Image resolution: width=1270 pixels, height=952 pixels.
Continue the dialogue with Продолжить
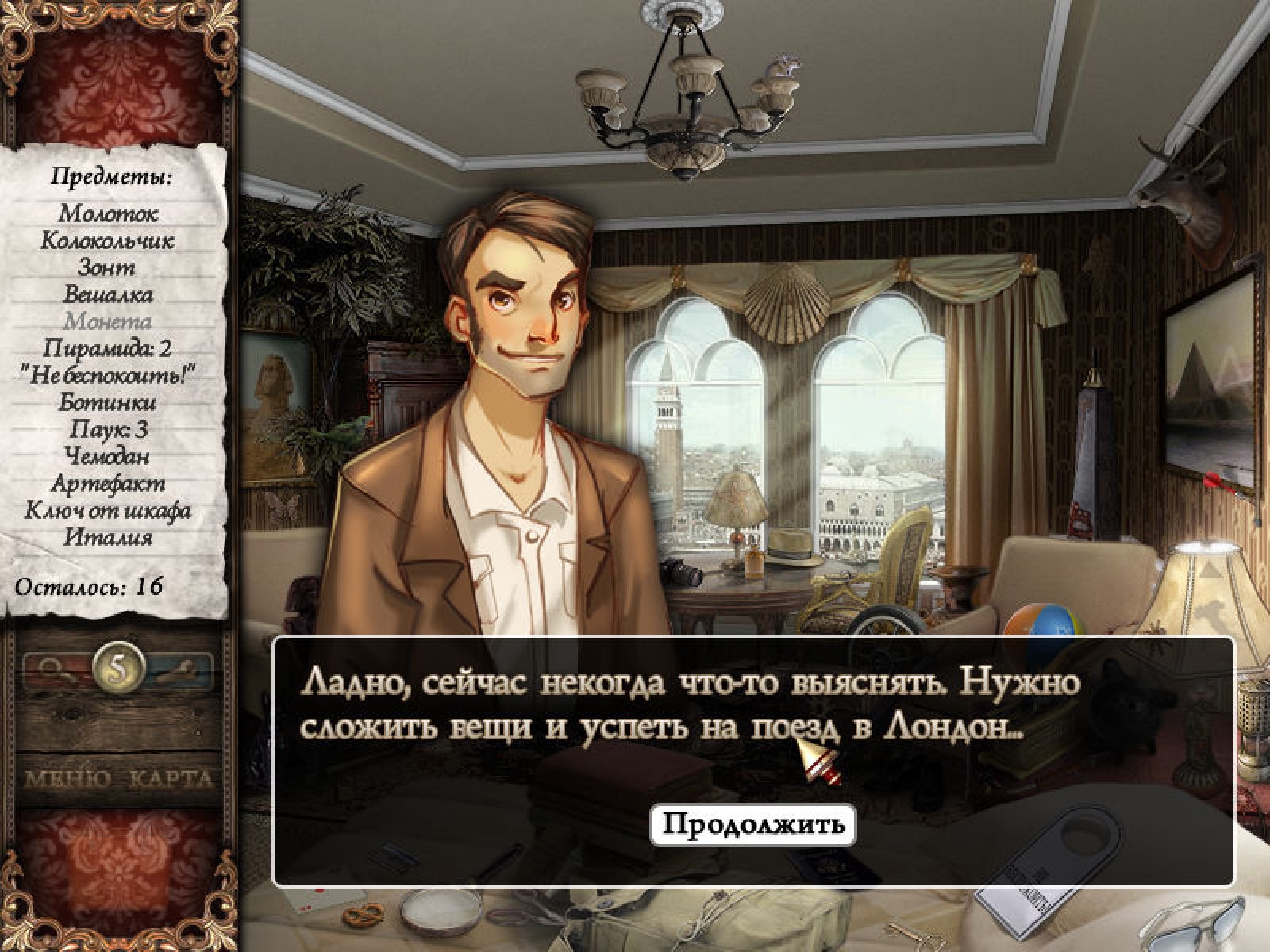click(752, 824)
